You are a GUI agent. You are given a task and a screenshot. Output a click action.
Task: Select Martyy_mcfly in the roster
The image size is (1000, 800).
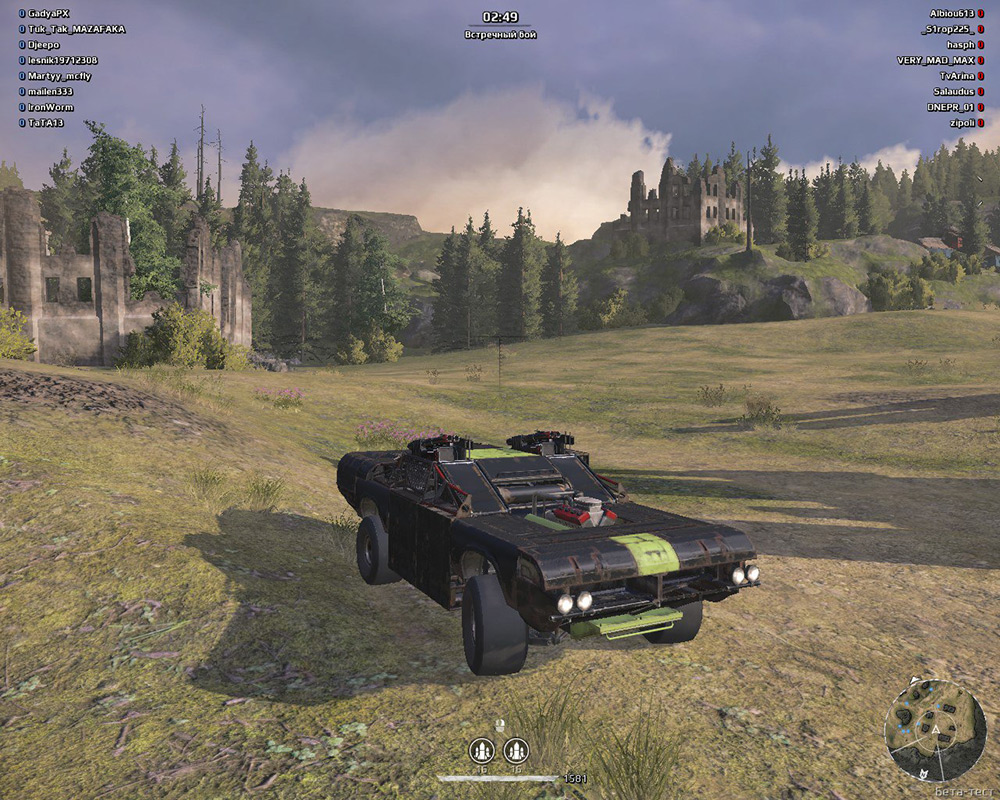click(59, 76)
